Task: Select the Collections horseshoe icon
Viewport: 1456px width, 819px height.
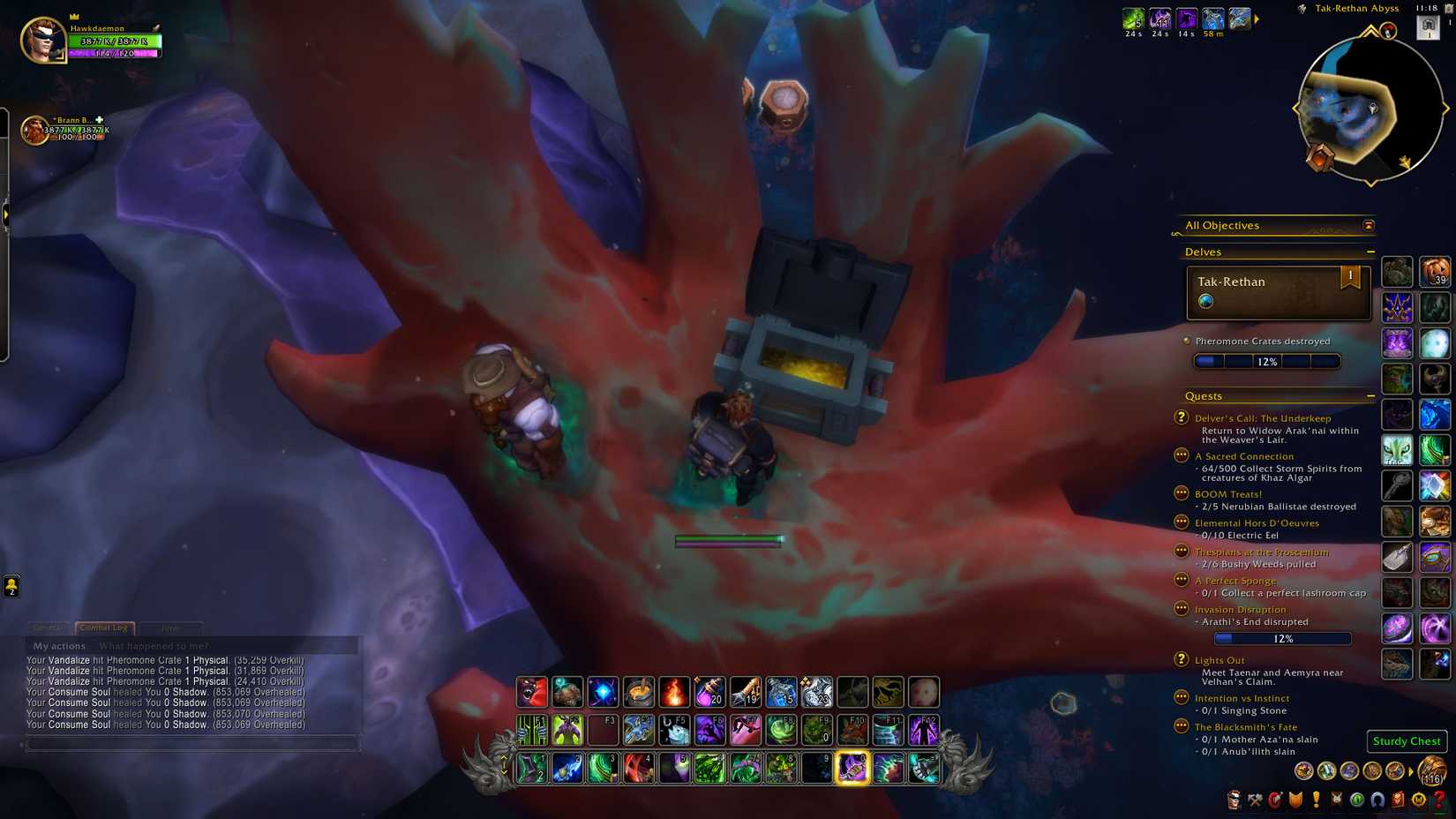Action: (1377, 800)
